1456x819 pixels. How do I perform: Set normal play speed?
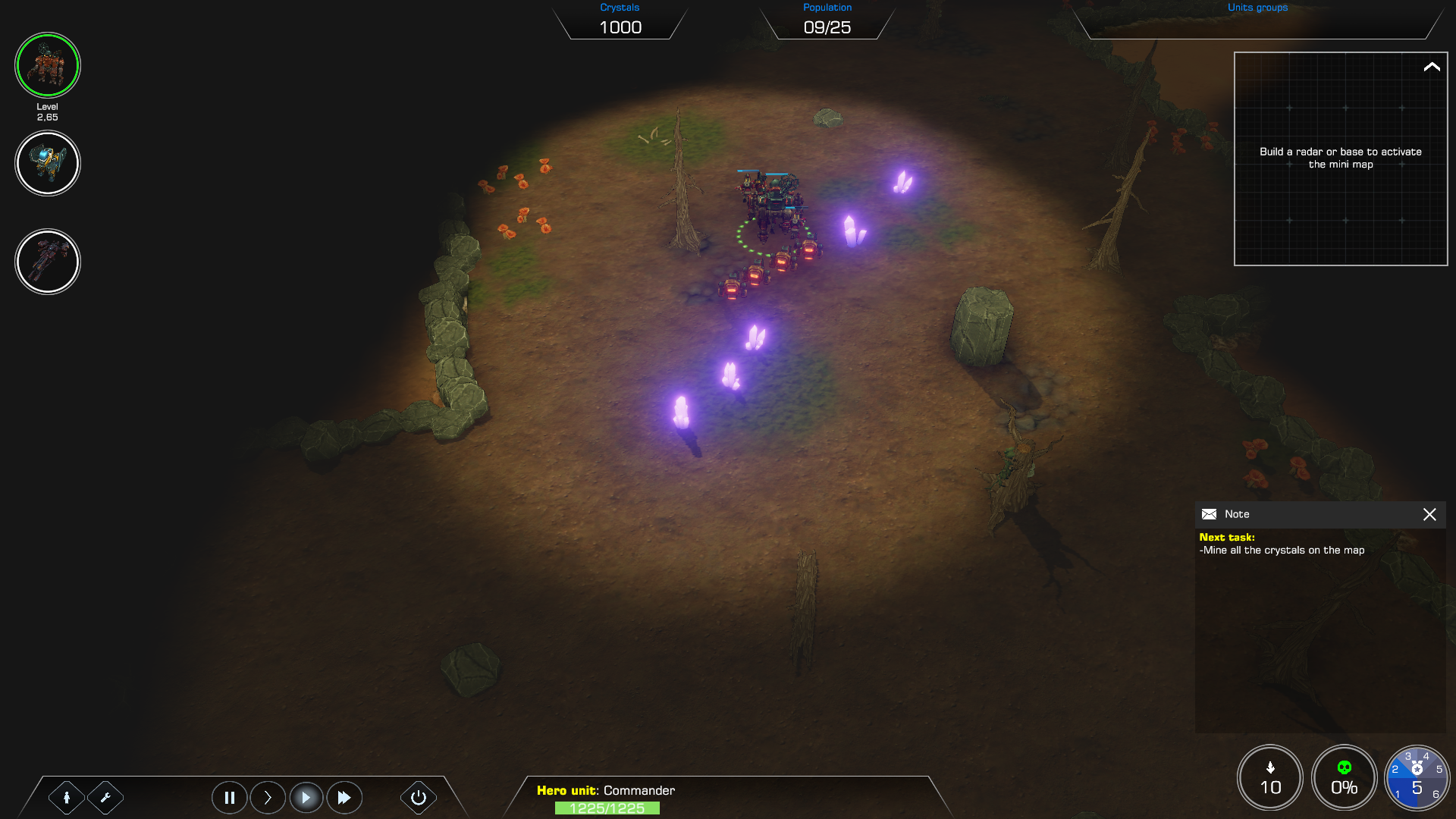306,797
